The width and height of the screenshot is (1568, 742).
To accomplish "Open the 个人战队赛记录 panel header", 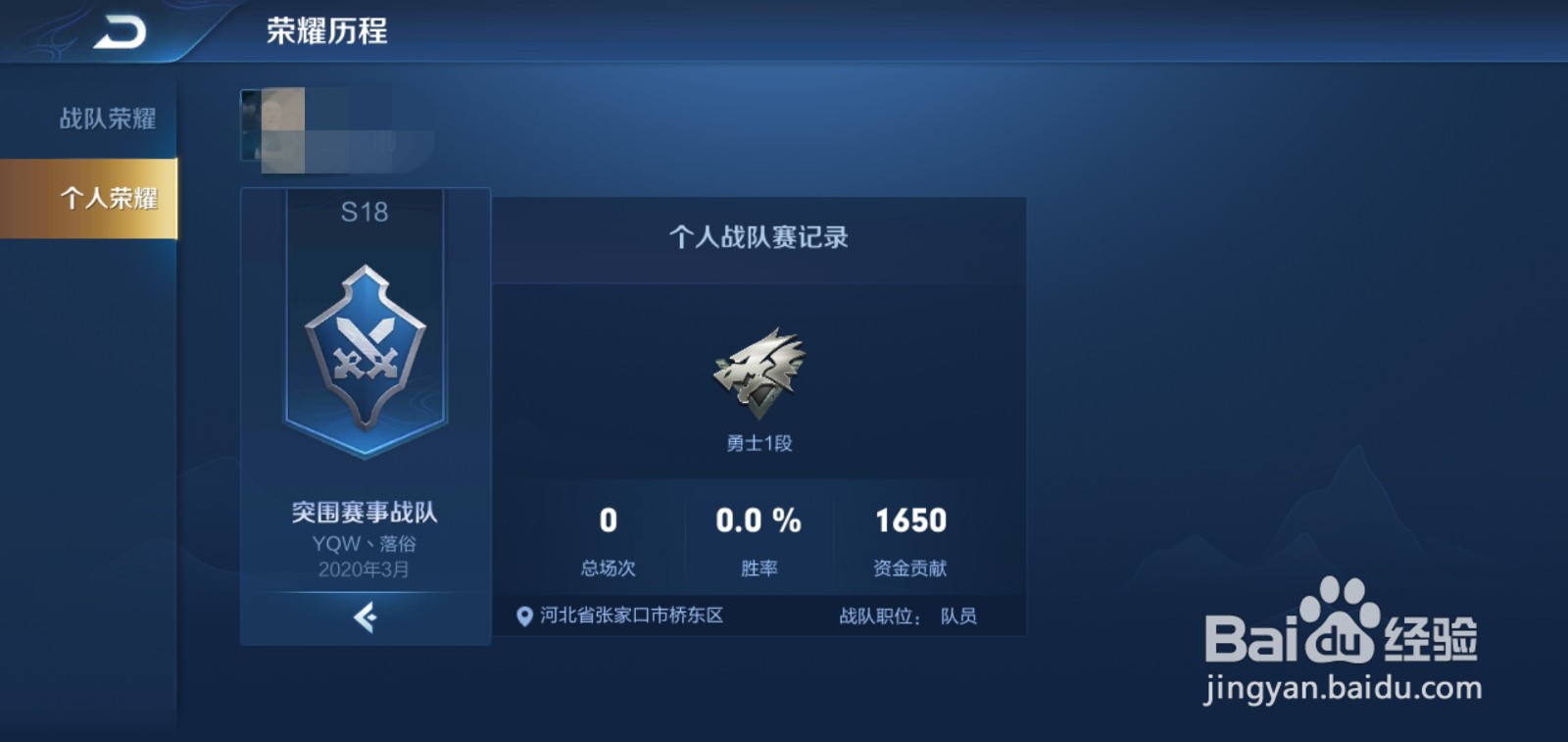I will click(x=759, y=232).
